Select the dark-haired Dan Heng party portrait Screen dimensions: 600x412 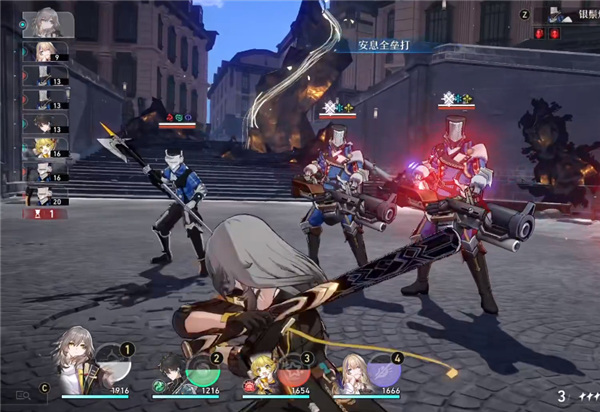(x=173, y=373)
